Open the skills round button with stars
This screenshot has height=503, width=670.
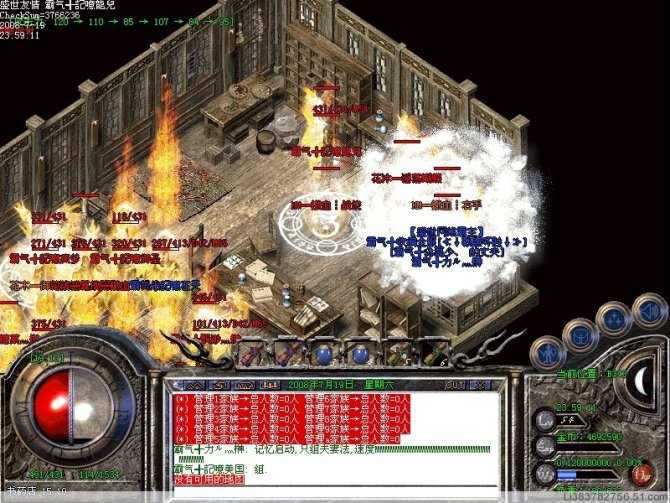pyautogui.click(x=612, y=318)
